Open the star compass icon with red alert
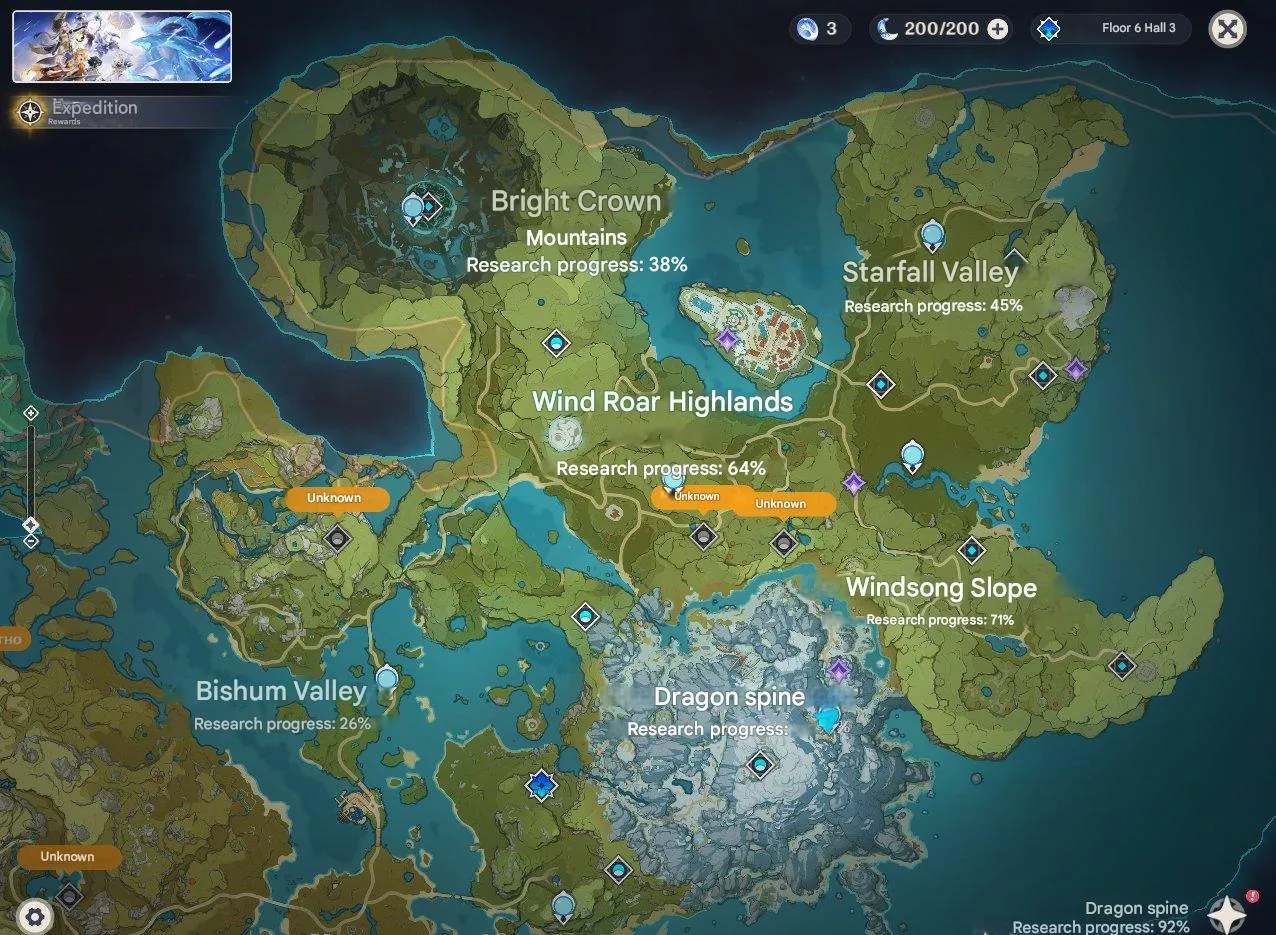1276x935 pixels. 1227,912
